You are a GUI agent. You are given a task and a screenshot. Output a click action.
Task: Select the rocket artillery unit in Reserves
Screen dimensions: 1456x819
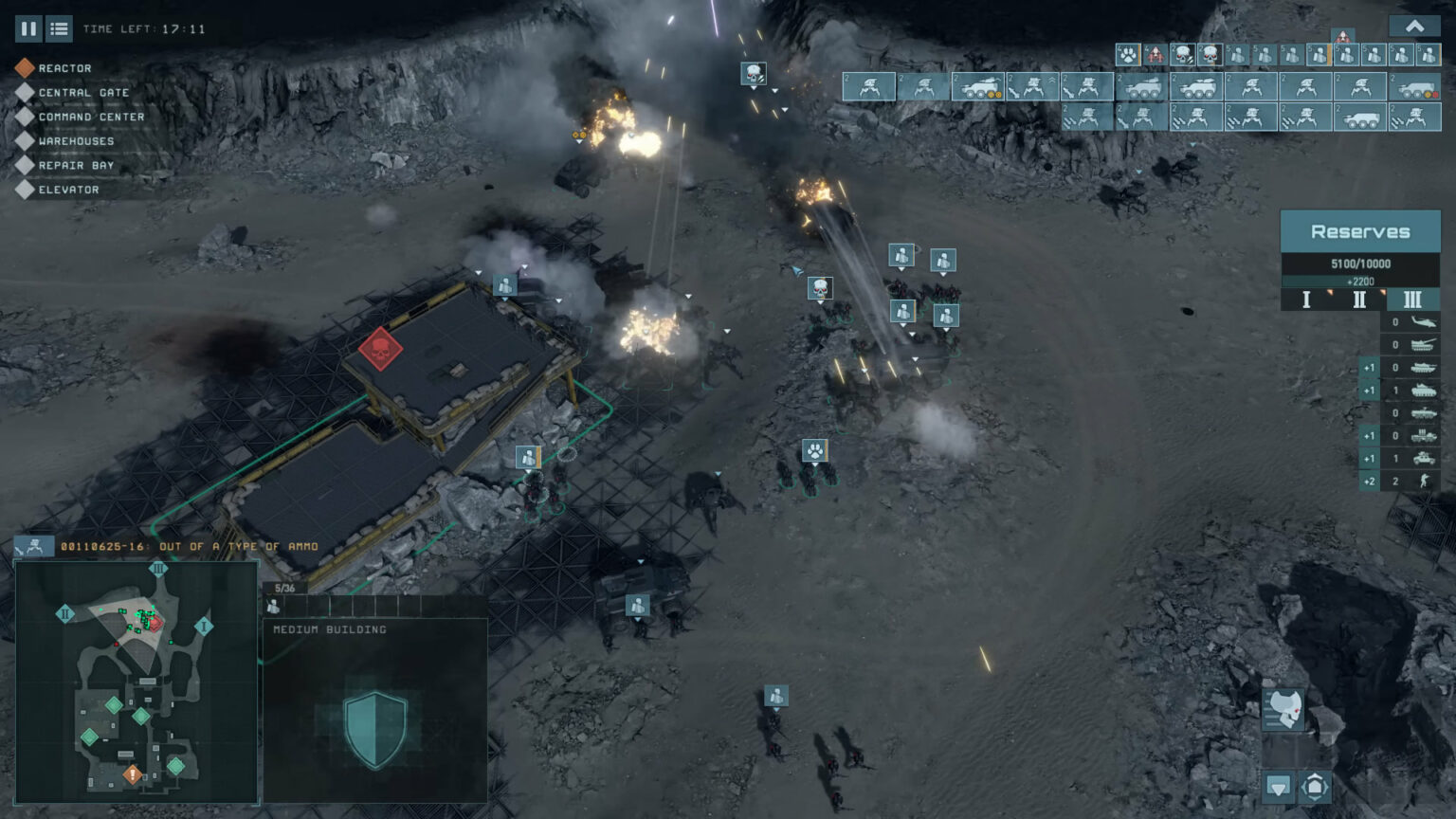1423,435
